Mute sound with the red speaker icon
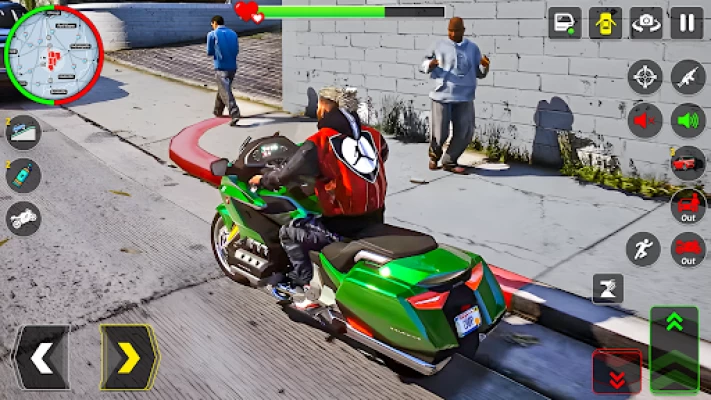The height and width of the screenshot is (400, 711). click(x=645, y=120)
